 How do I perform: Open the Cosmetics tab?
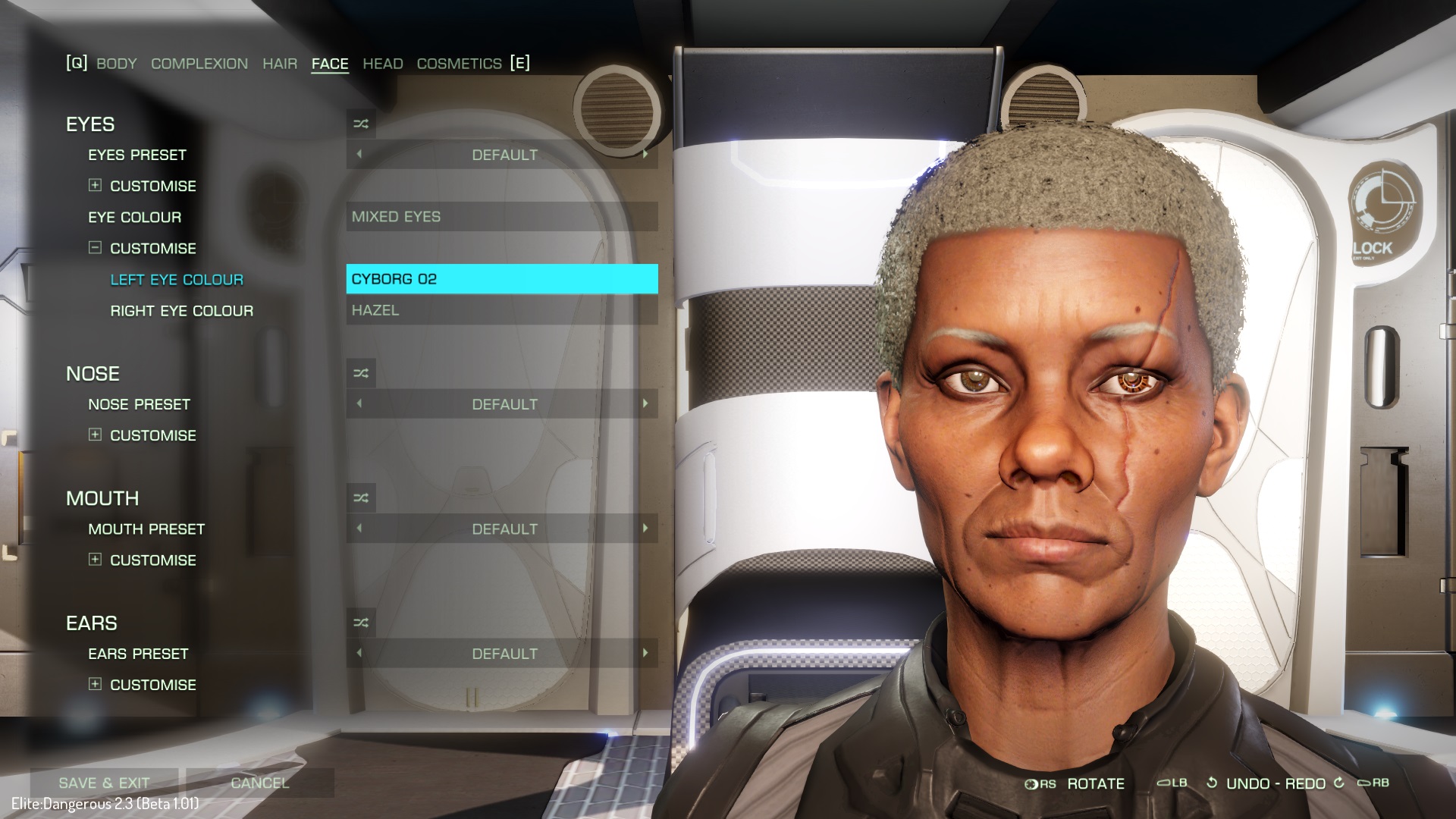coord(459,64)
